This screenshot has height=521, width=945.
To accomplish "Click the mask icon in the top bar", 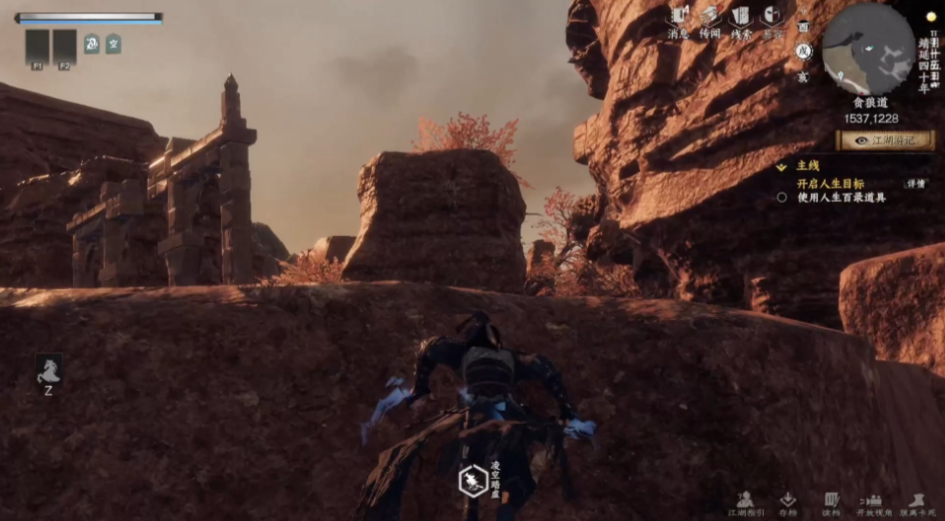I will [771, 17].
